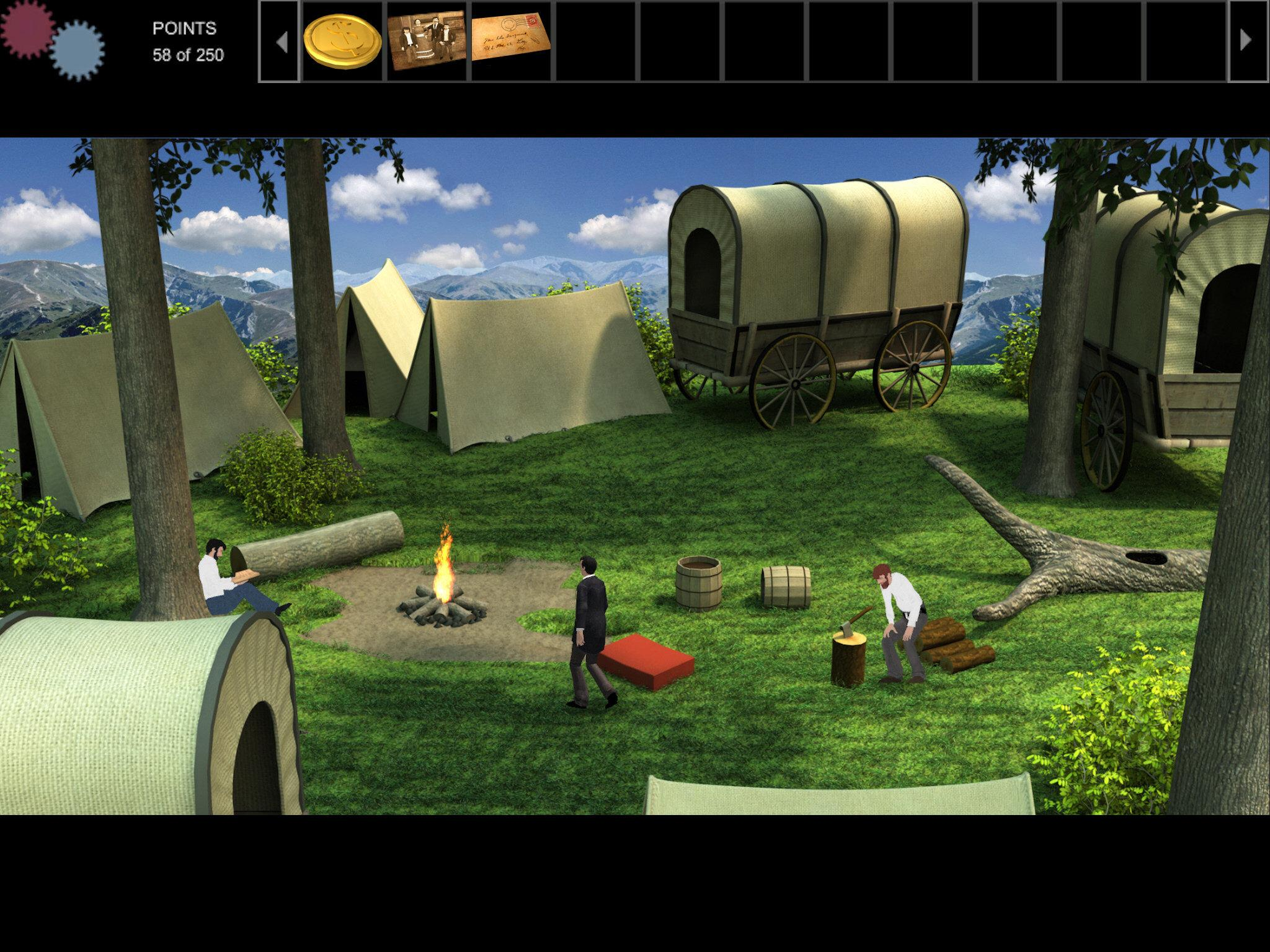Pick the old family photograph item
The height and width of the screenshot is (952, 1270).
427,40
